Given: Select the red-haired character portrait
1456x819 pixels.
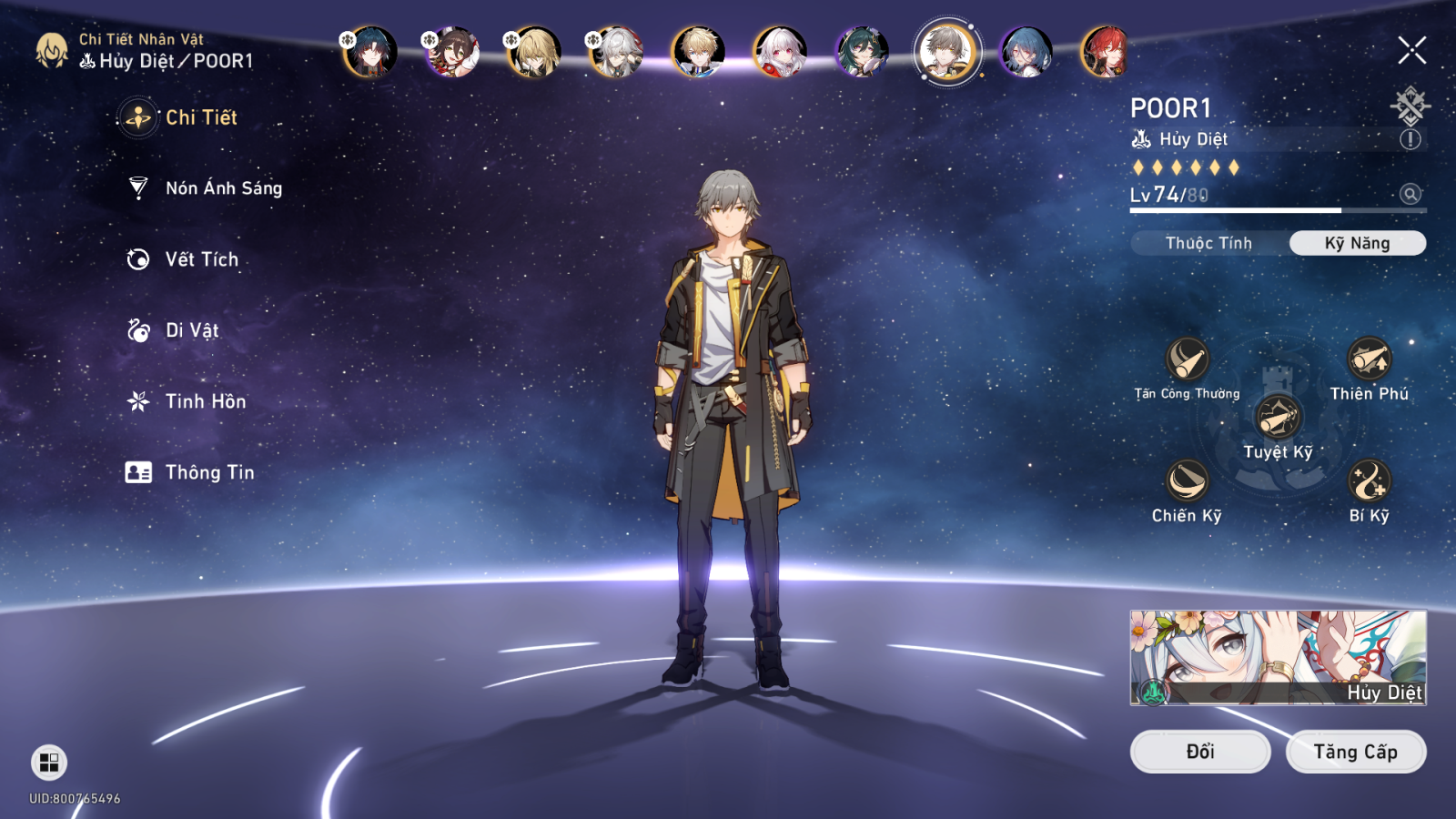Looking at the screenshot, I should coord(1106,51).
